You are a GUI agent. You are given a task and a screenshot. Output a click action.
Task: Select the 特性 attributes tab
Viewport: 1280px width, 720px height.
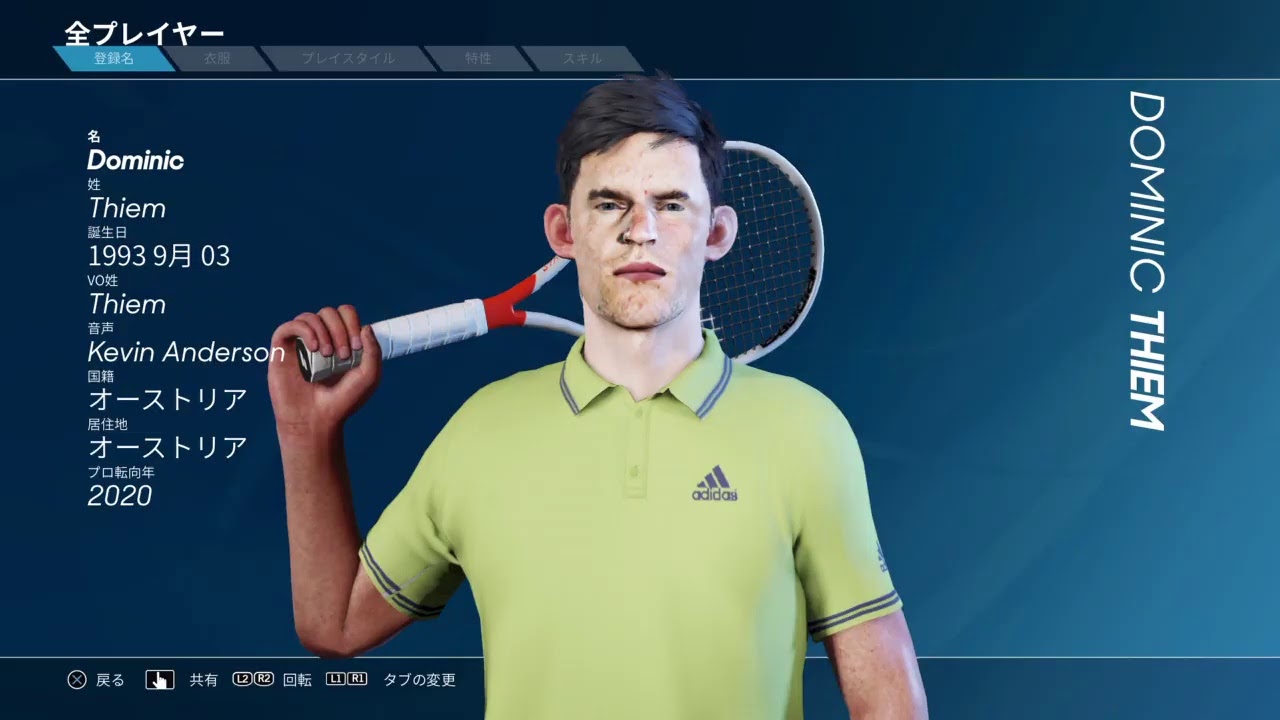point(478,59)
